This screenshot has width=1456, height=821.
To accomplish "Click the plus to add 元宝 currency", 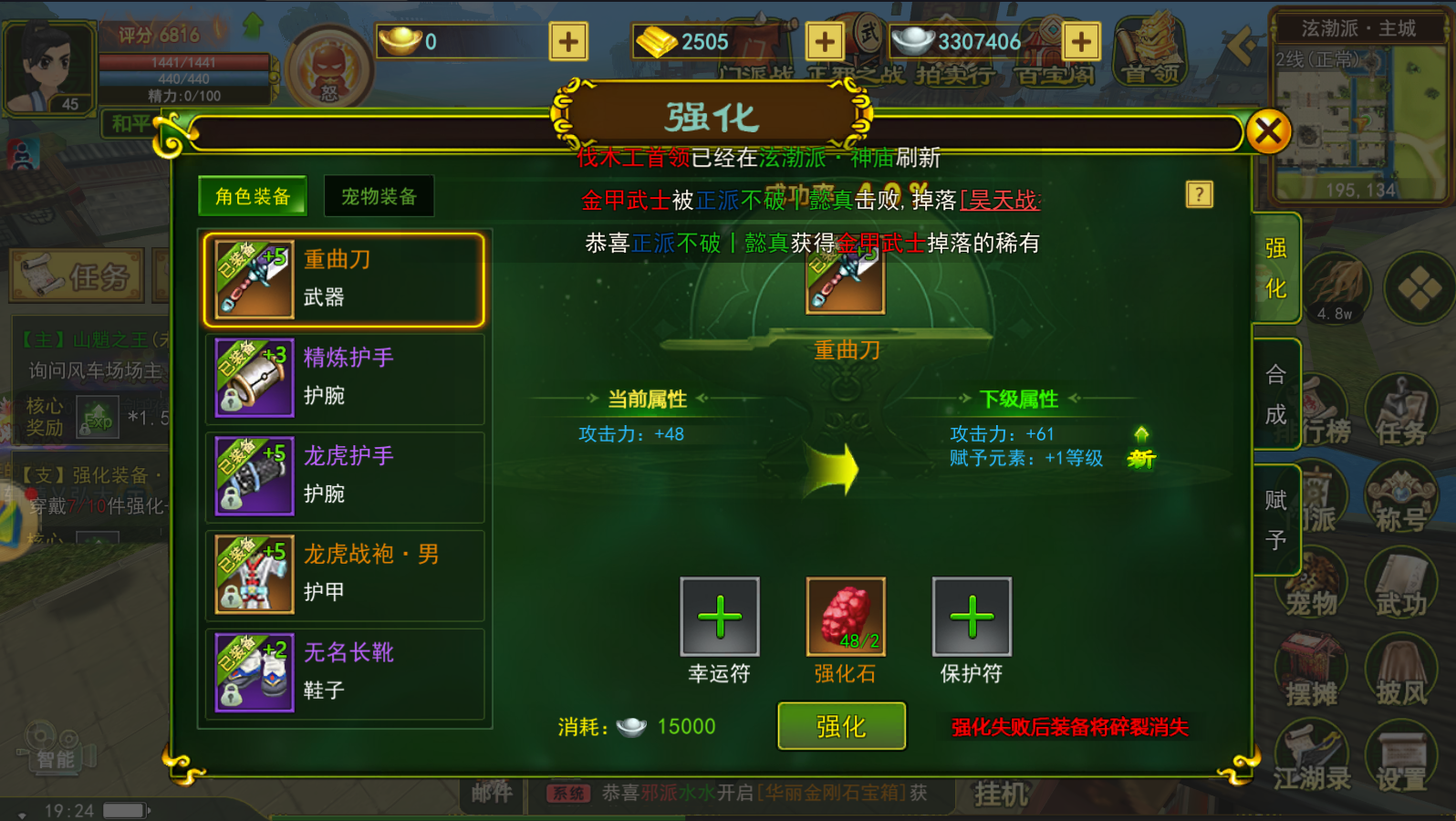I will pyautogui.click(x=567, y=42).
